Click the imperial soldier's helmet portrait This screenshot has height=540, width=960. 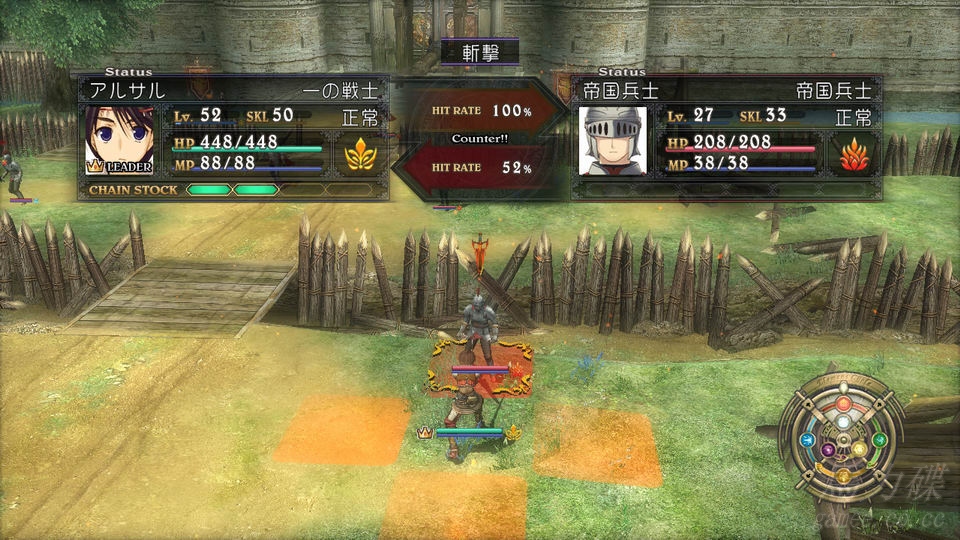pyautogui.click(x=613, y=141)
